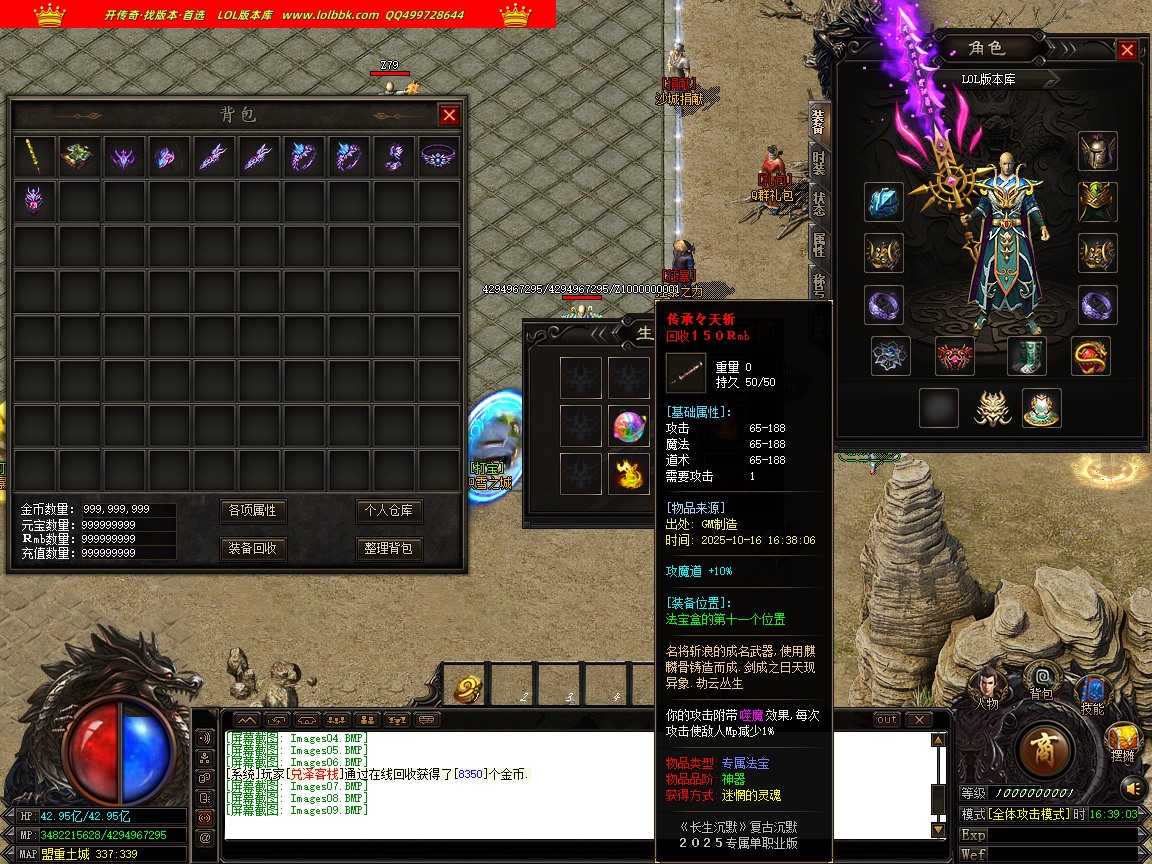Viewport: 1152px width, 864px height.
Task: Sort the bag with 整理背包
Action: pos(389,548)
